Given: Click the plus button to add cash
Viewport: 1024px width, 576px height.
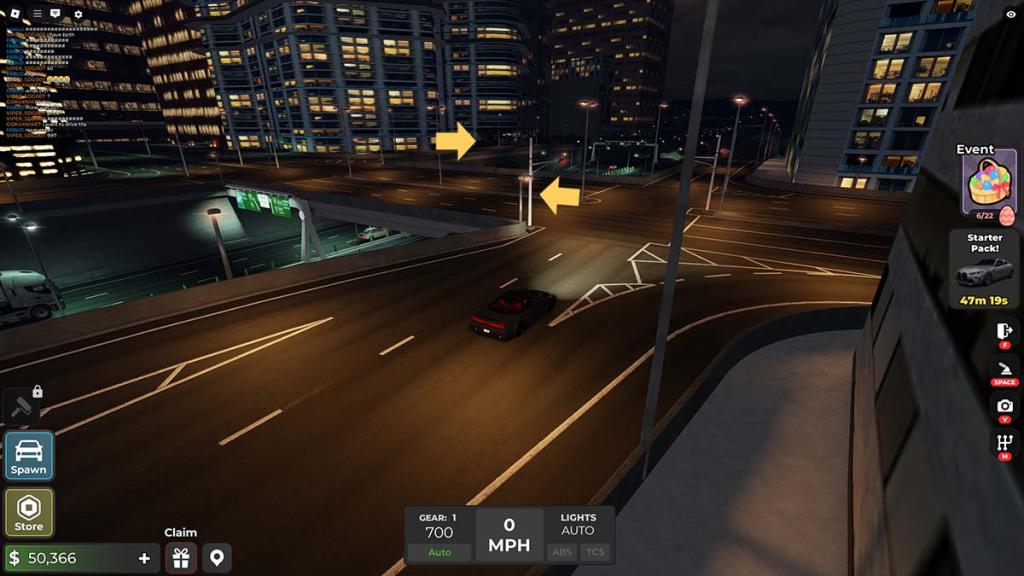Looking at the screenshot, I should click(x=144, y=558).
